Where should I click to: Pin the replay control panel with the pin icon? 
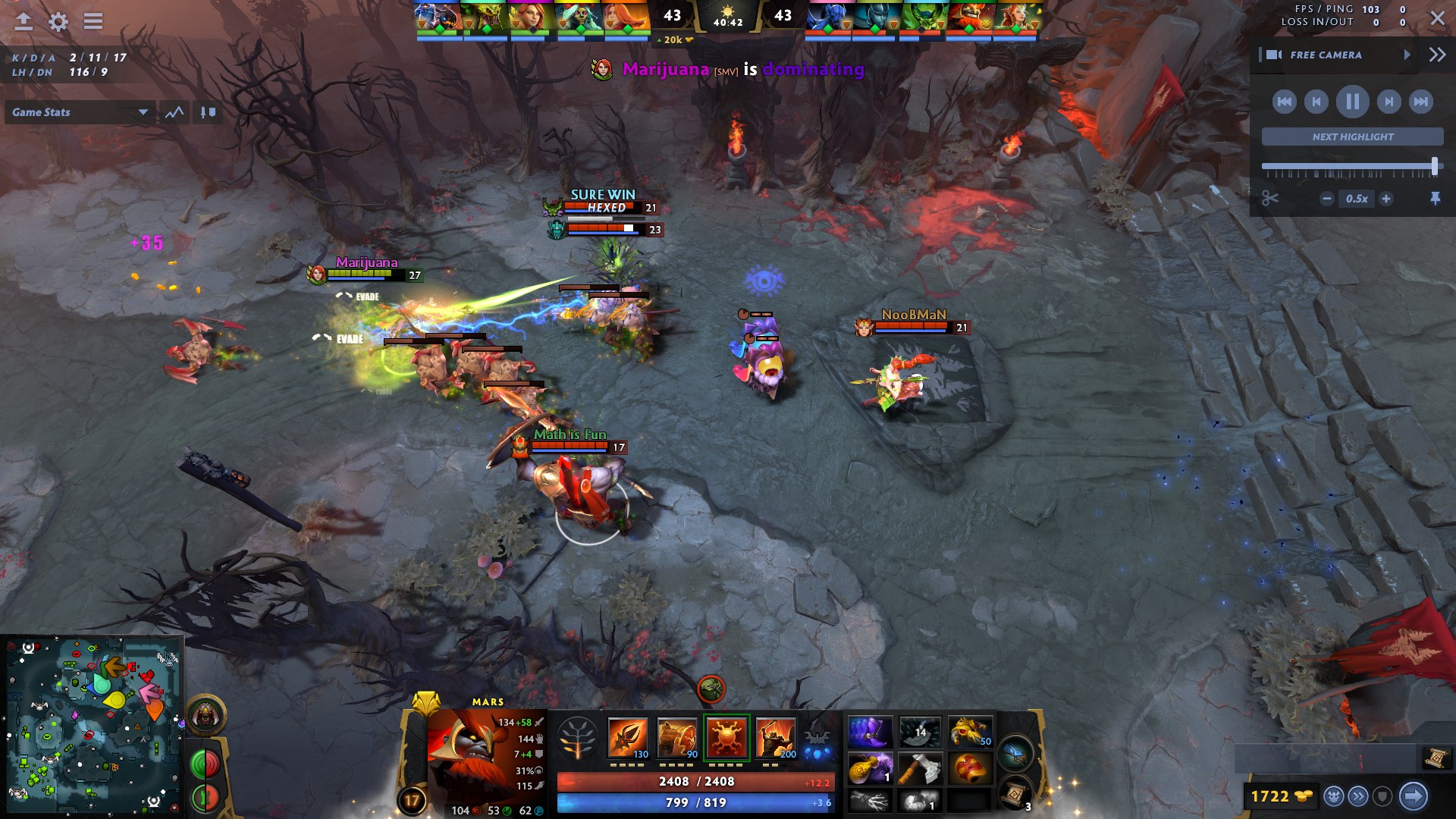pos(1436,199)
